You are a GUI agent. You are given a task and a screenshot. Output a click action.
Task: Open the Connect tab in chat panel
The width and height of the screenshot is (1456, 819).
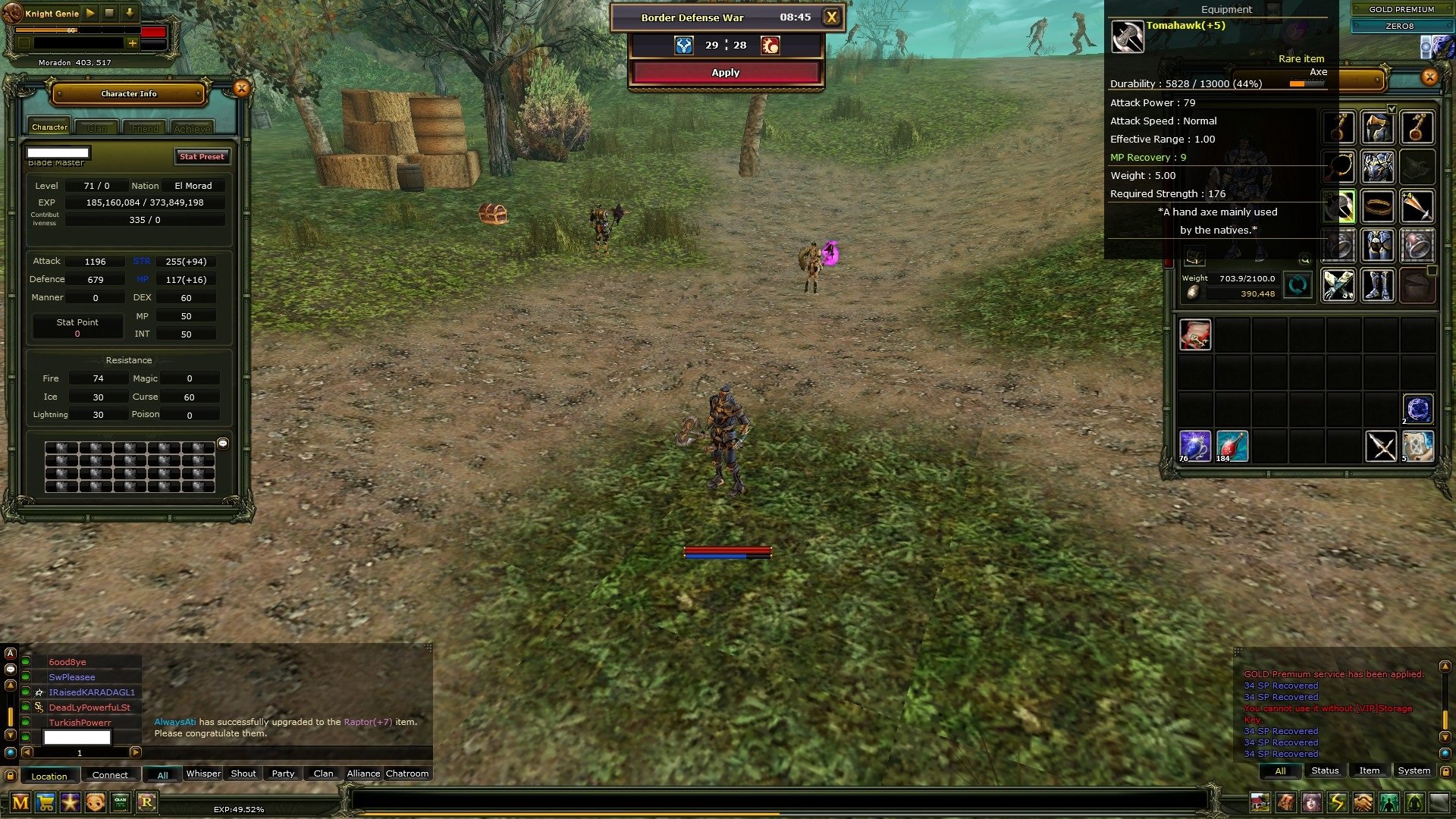coord(110,775)
